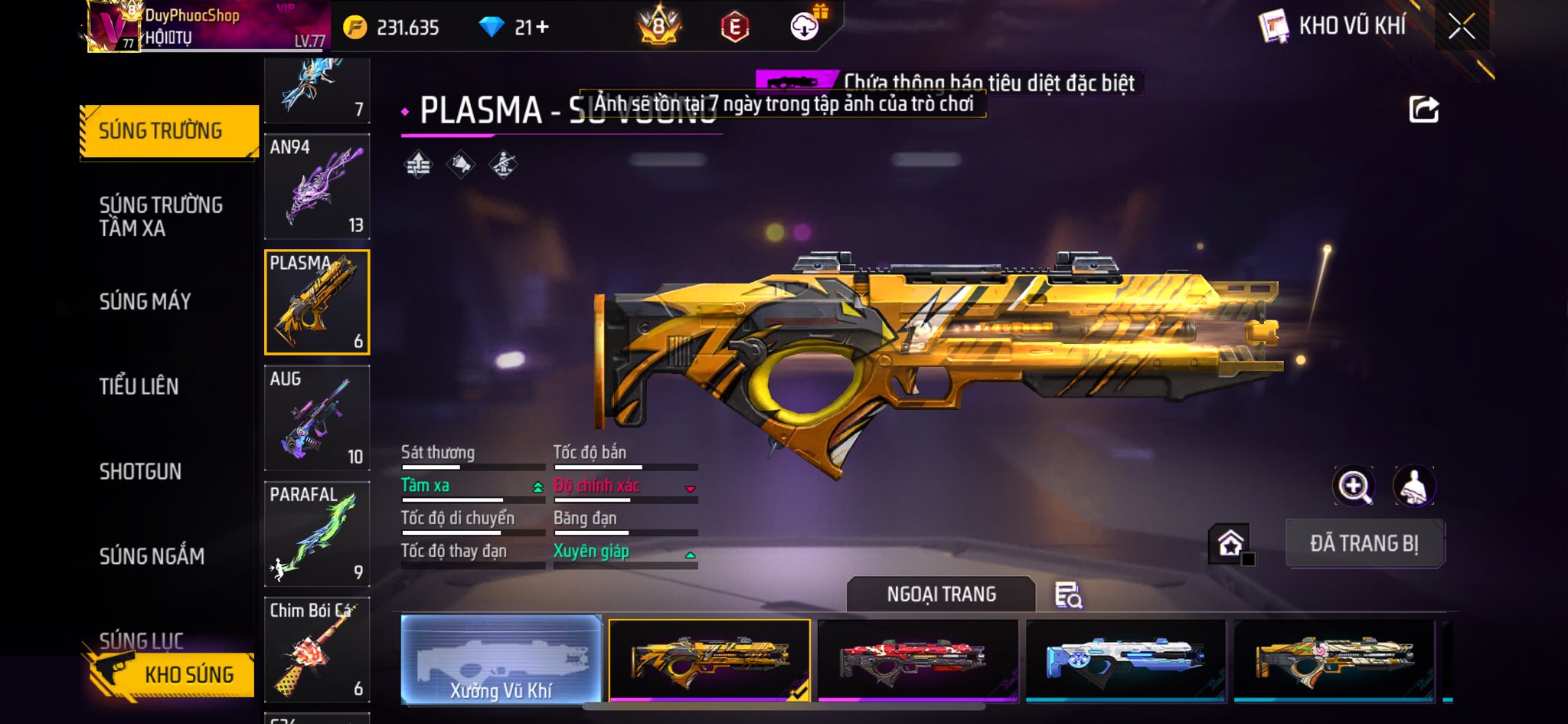Show the Shotgun weapon list
Screen dimensions: 1568x724
click(x=141, y=471)
